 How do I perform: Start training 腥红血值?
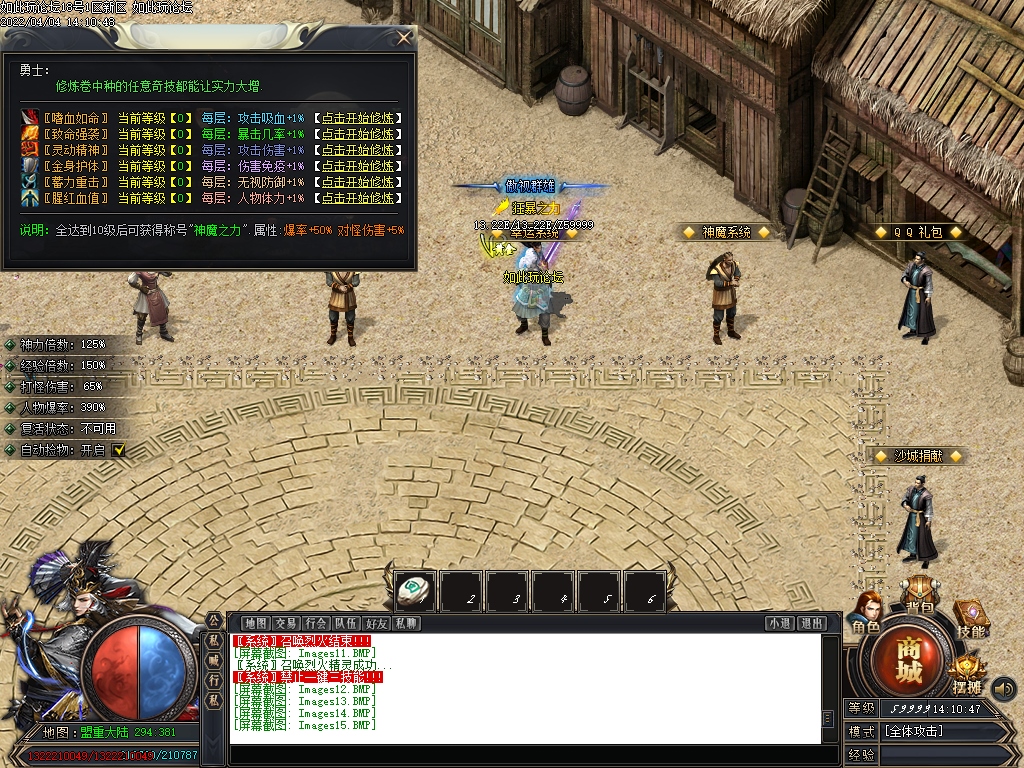click(358, 198)
